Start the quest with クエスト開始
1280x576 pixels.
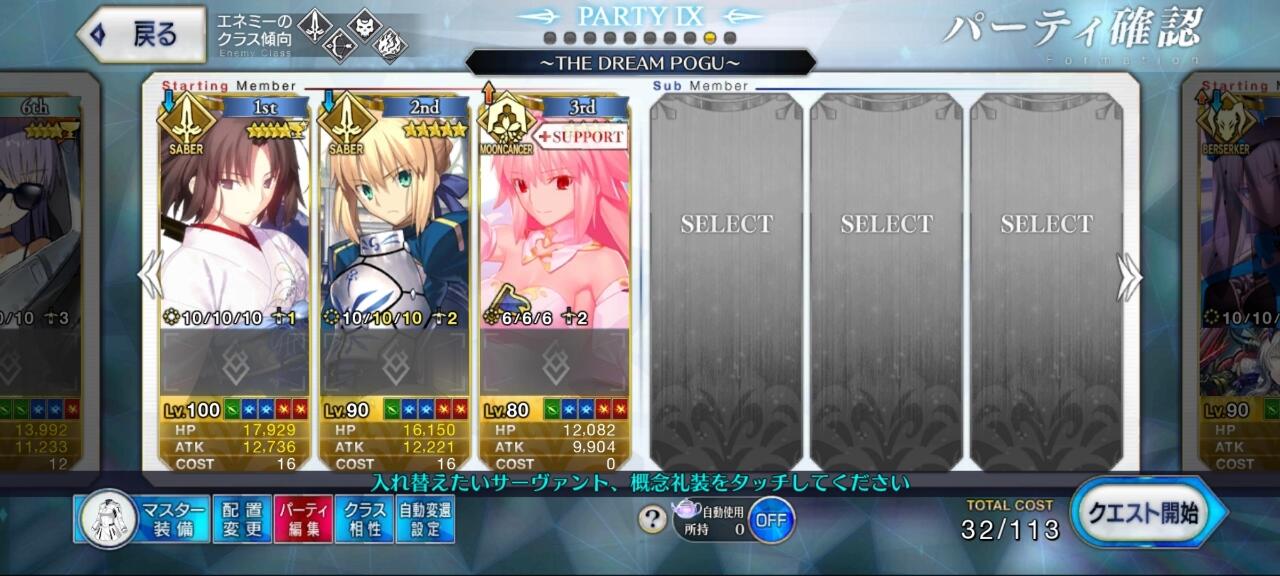[x=1147, y=513]
